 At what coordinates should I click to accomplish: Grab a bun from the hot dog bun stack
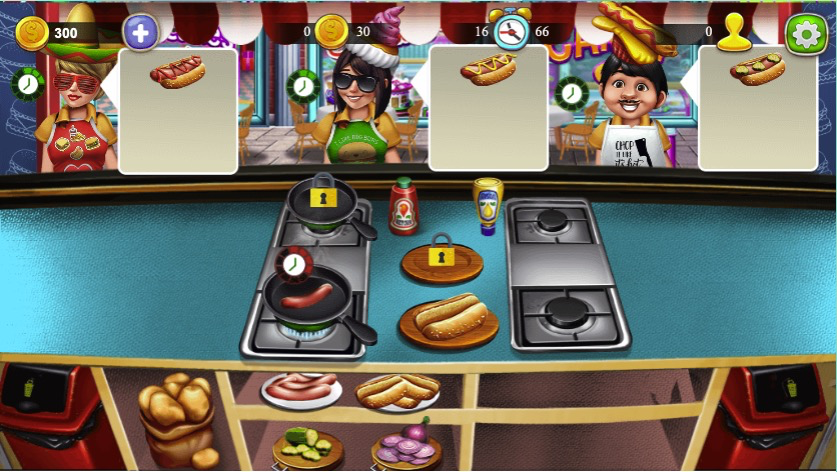(x=397, y=391)
